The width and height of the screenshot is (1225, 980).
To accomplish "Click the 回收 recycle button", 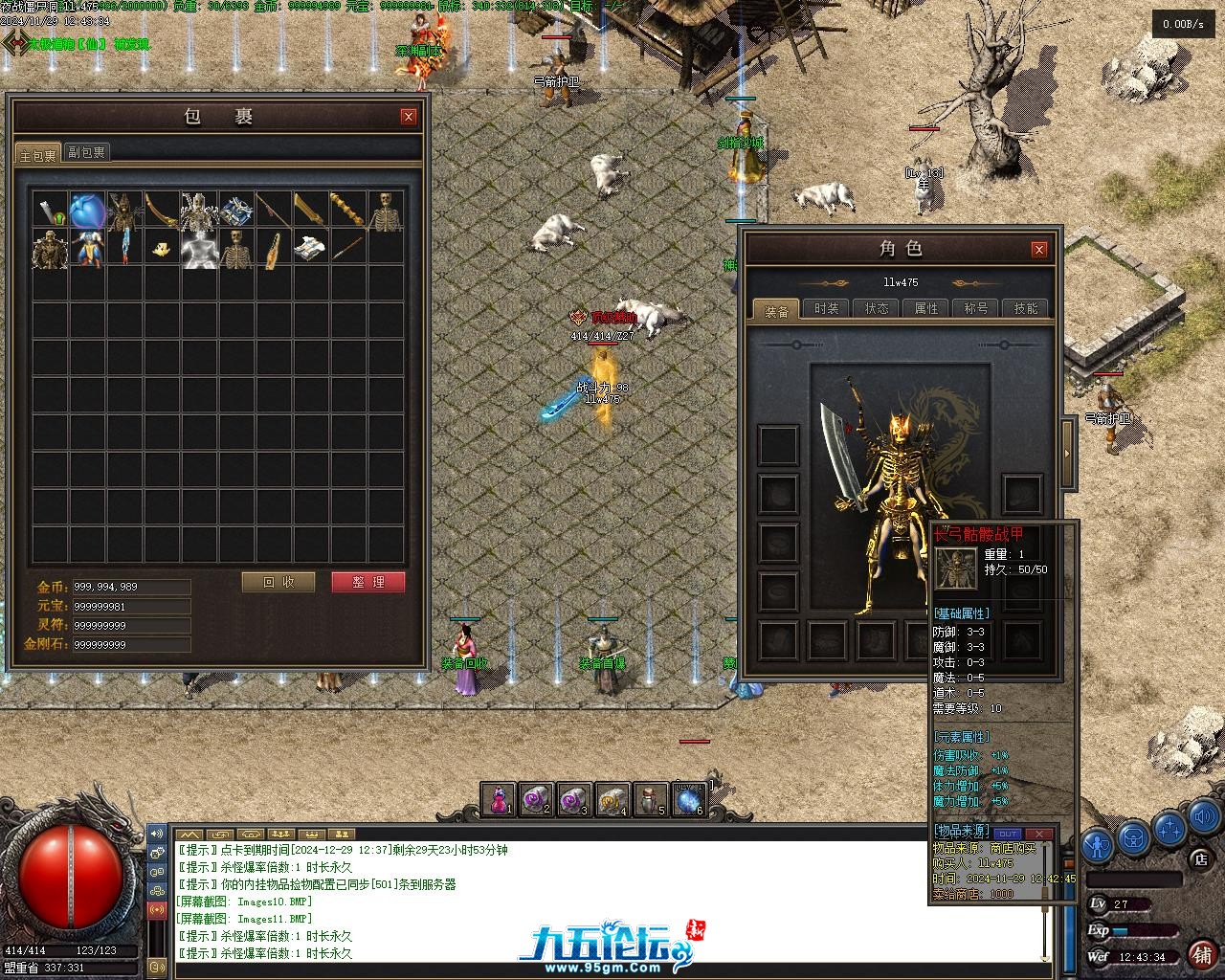I will click(278, 582).
